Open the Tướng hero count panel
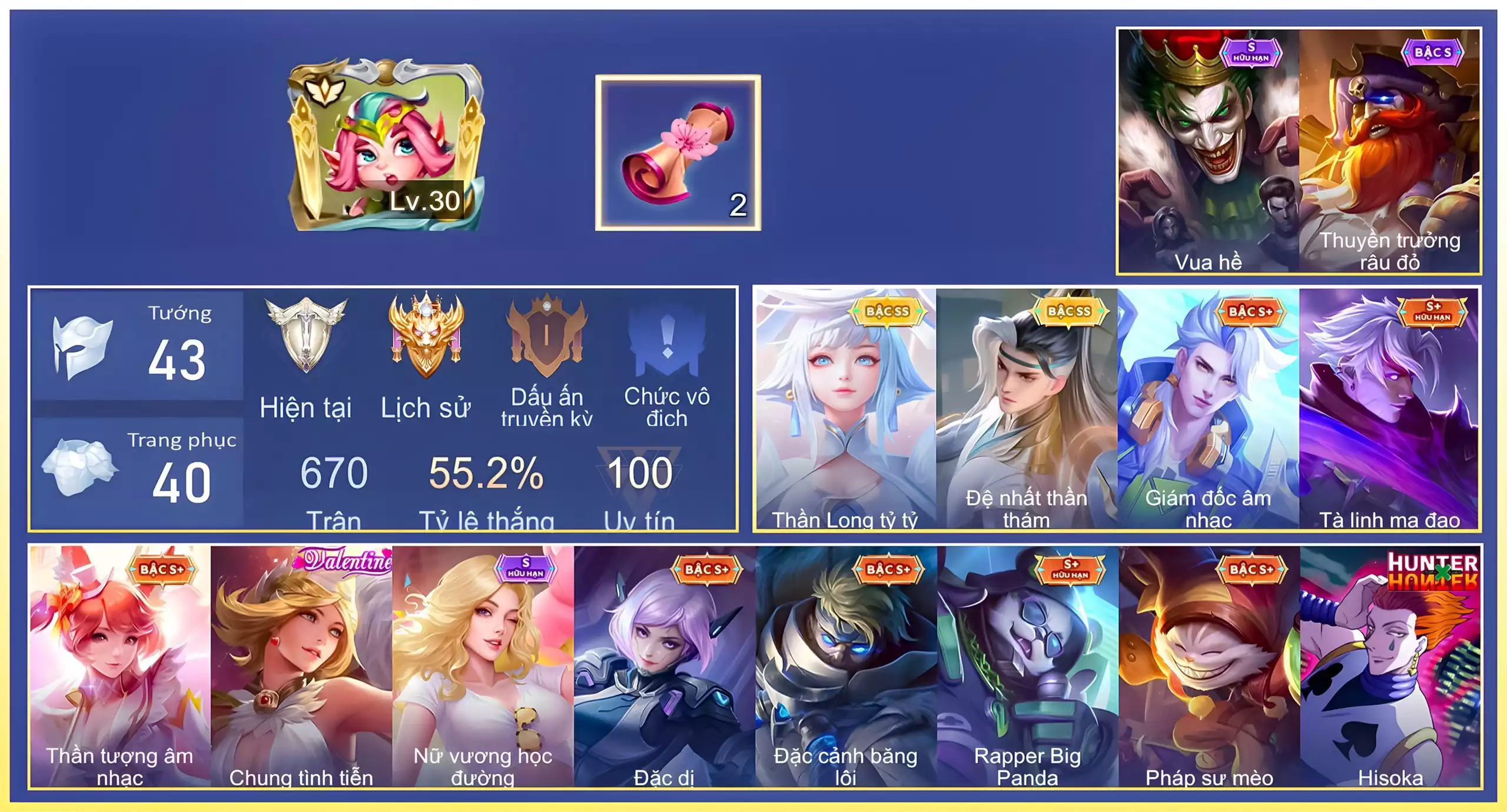This screenshot has height=812, width=1507. [x=138, y=346]
